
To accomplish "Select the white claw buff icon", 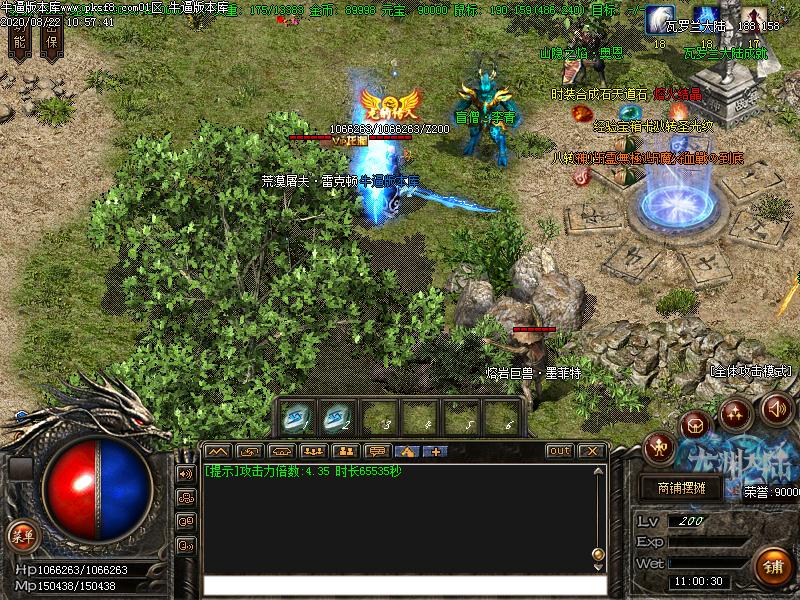I will click(659, 18).
